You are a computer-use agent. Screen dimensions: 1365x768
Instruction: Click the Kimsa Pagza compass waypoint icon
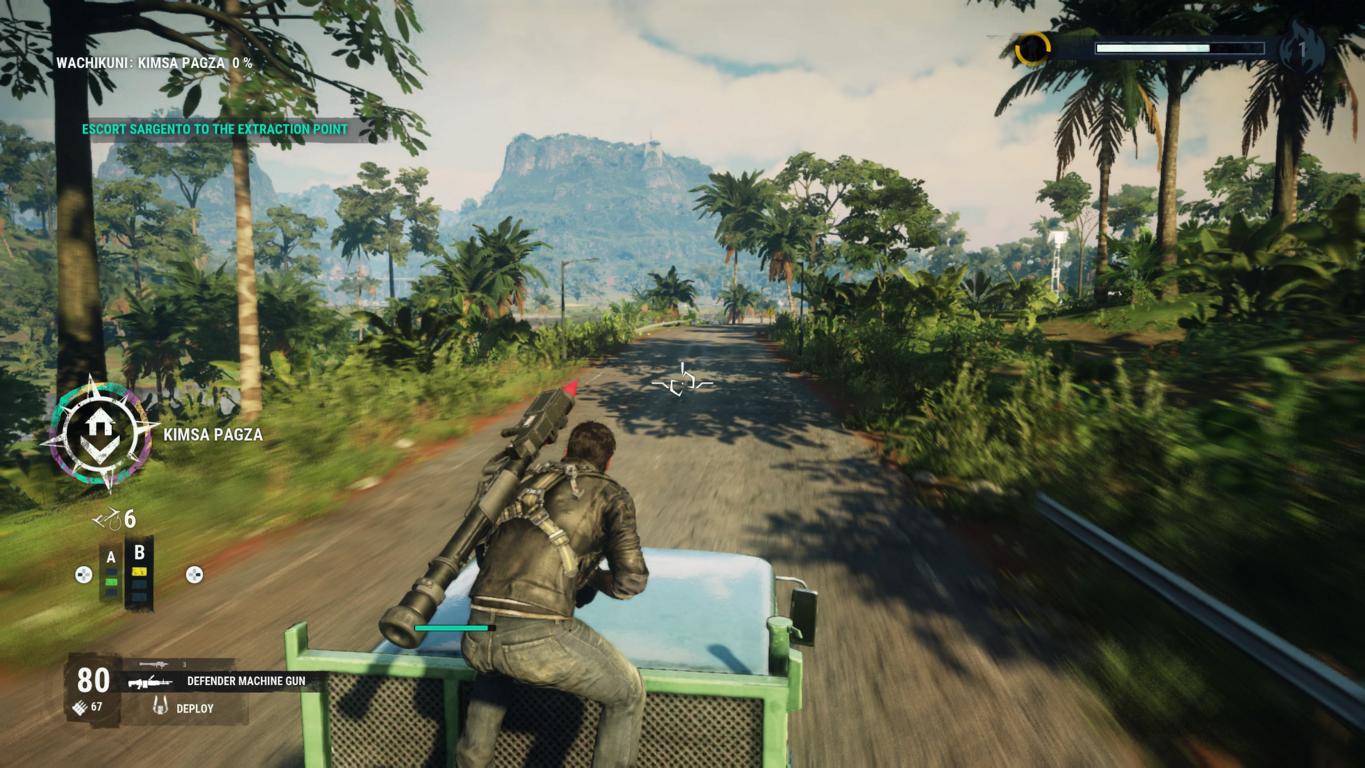click(98, 433)
